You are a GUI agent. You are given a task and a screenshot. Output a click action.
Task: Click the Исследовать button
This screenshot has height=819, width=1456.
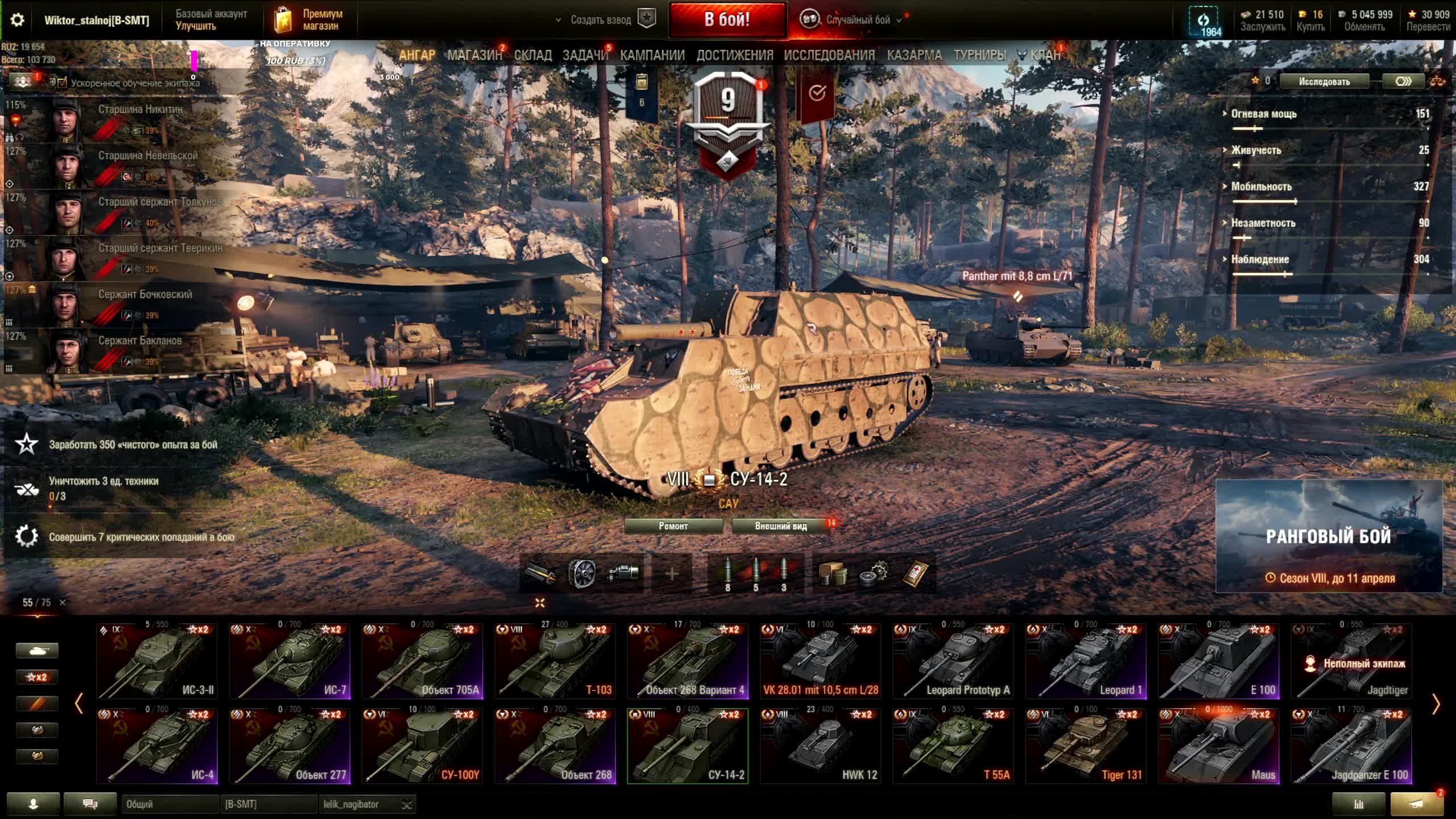(x=1324, y=81)
